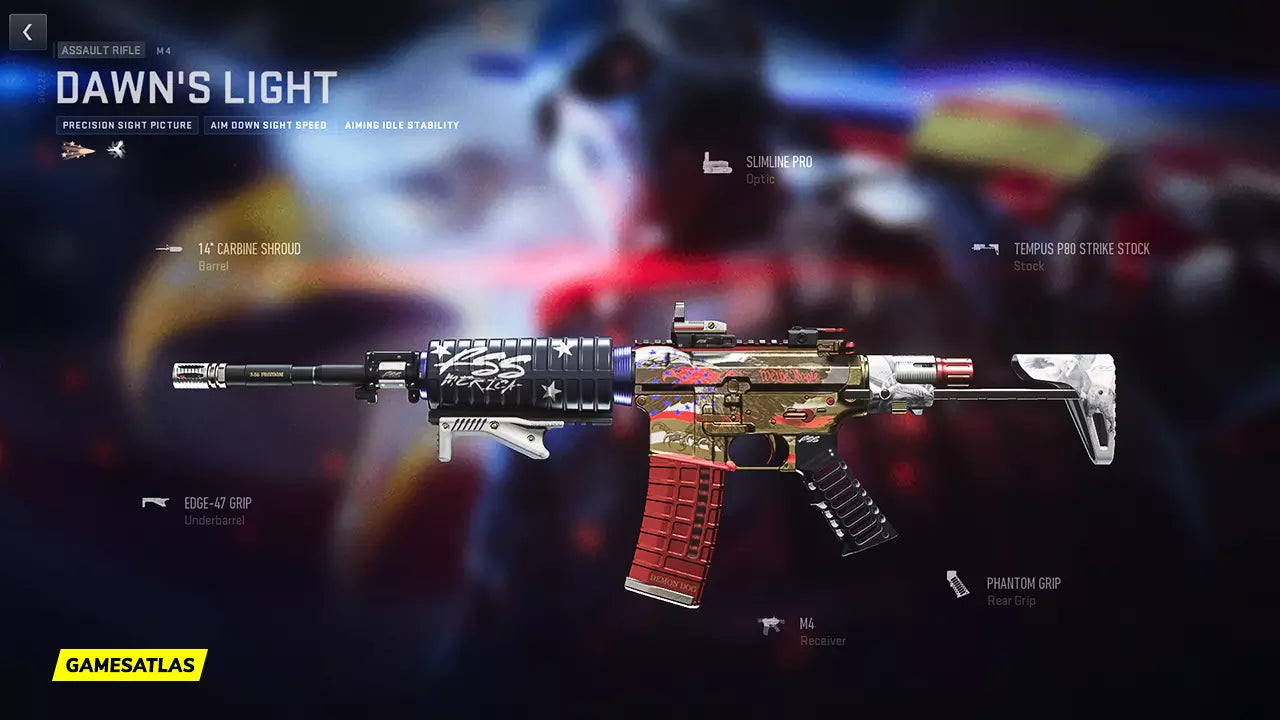This screenshot has height=720, width=1280.
Task: Select the M4 receiver slot
Action: (806, 624)
